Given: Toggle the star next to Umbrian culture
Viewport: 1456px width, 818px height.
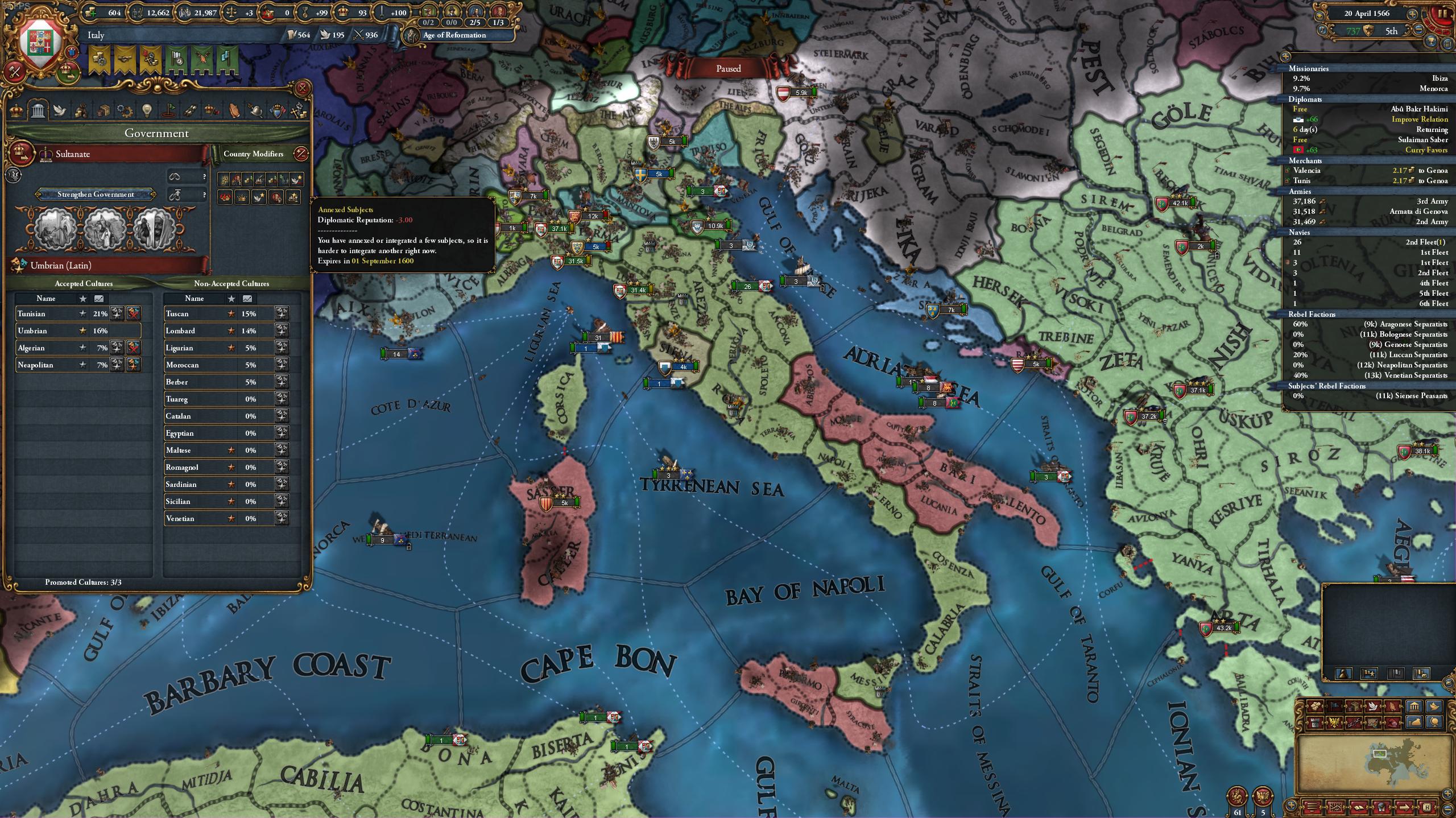Looking at the screenshot, I should [x=82, y=330].
